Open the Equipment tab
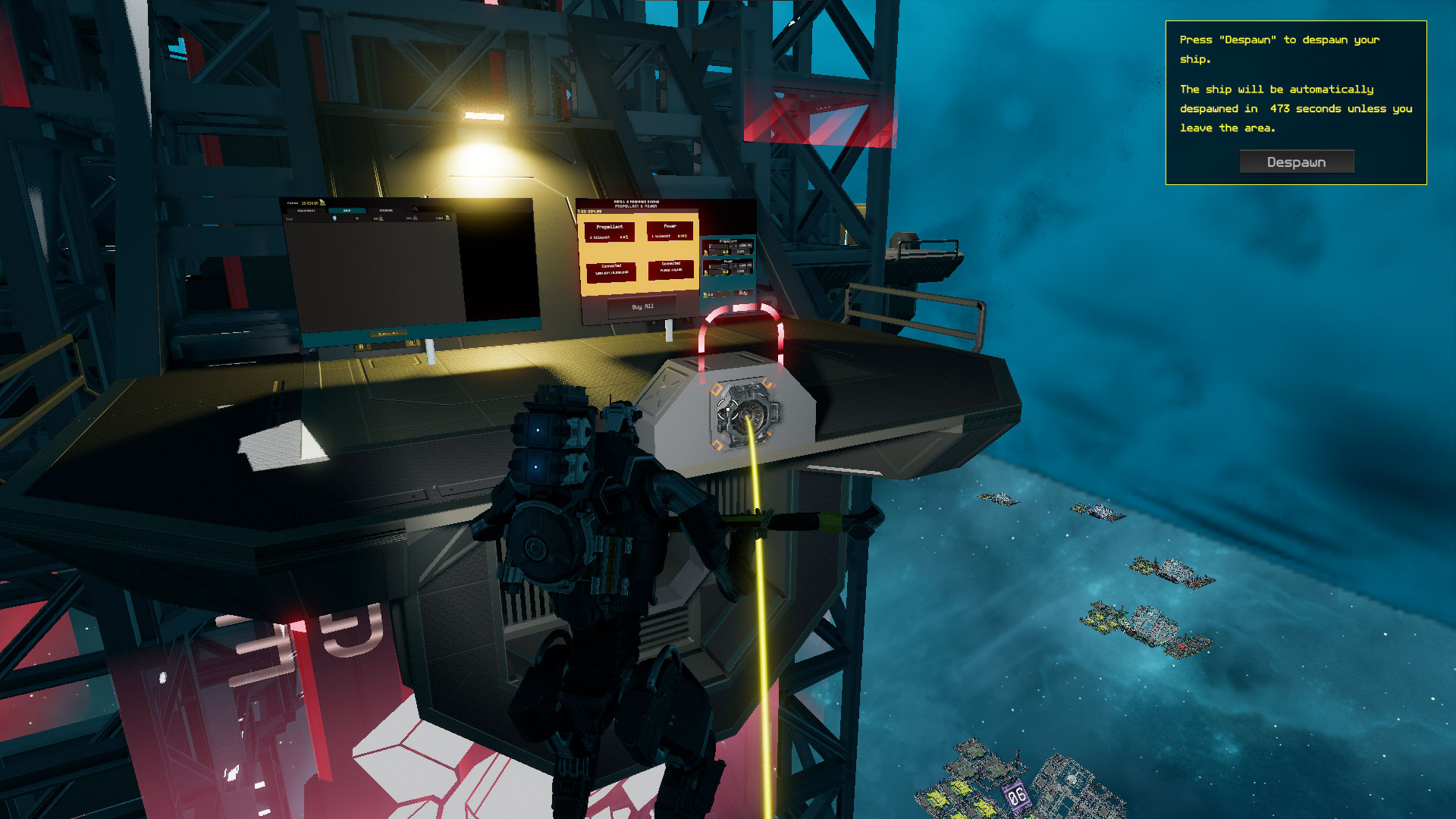The width and height of the screenshot is (1456, 819). tap(306, 210)
